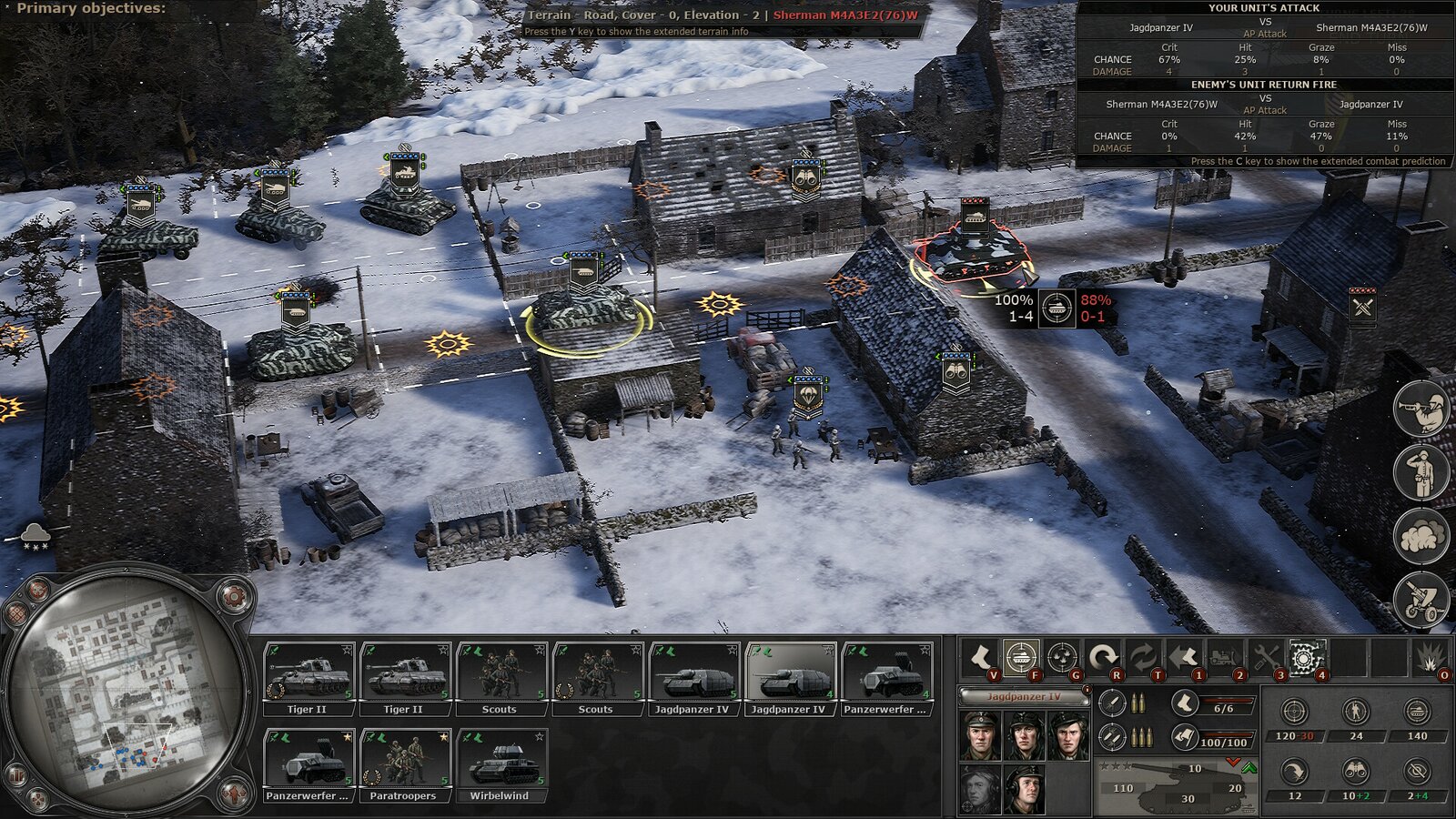Click the green promotion chevron on unit panel
Viewport: 1456px width, 819px height.
(1250, 768)
